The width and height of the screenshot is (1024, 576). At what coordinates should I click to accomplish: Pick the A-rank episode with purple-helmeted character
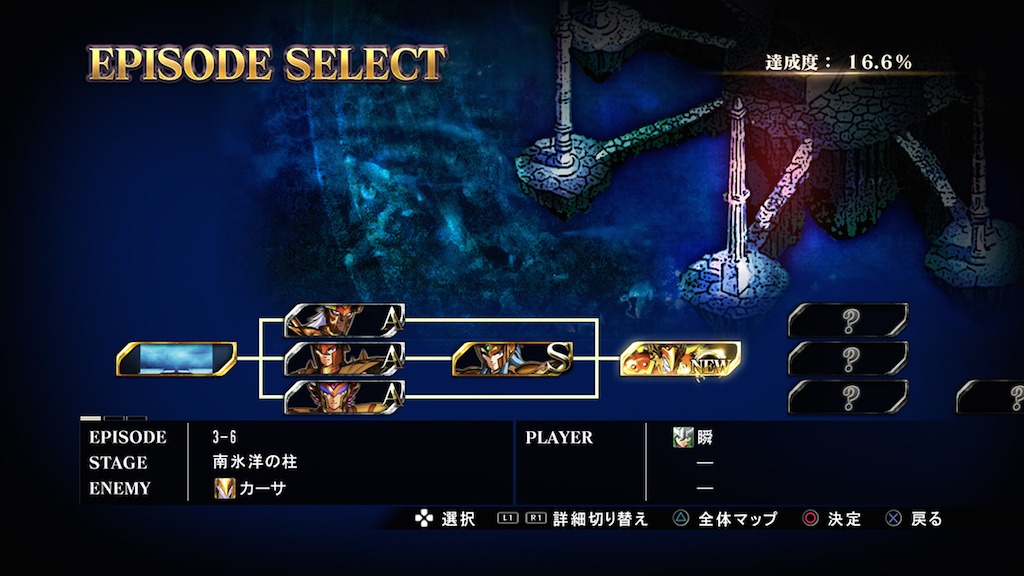pyautogui.click(x=344, y=396)
